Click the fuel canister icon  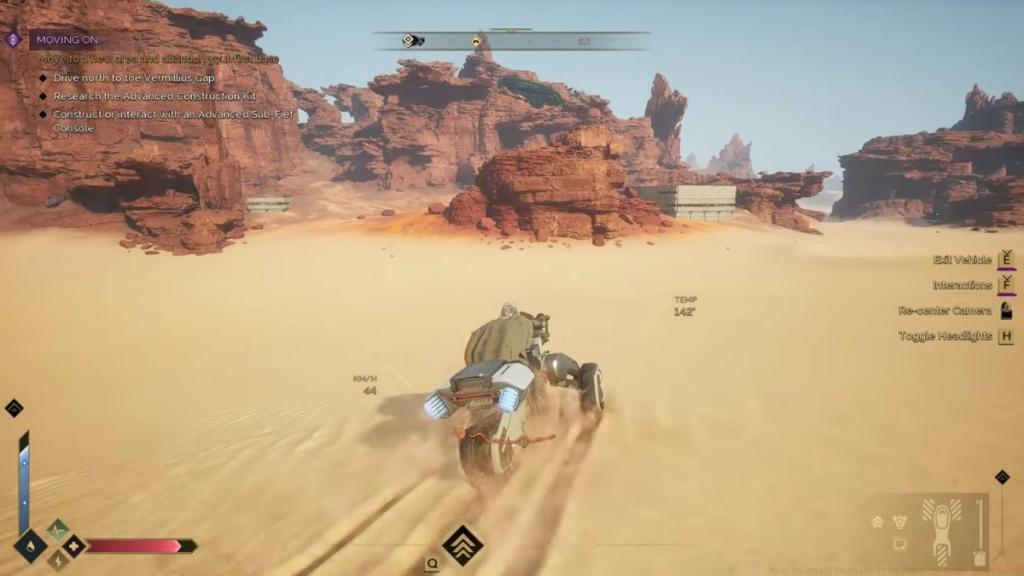coord(981,557)
